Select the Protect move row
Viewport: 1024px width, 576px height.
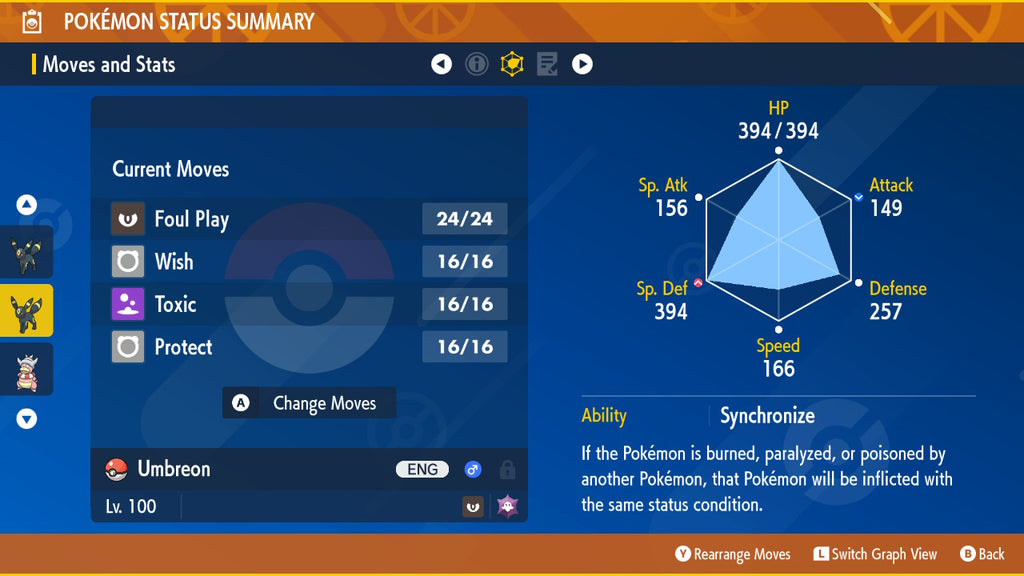point(309,347)
